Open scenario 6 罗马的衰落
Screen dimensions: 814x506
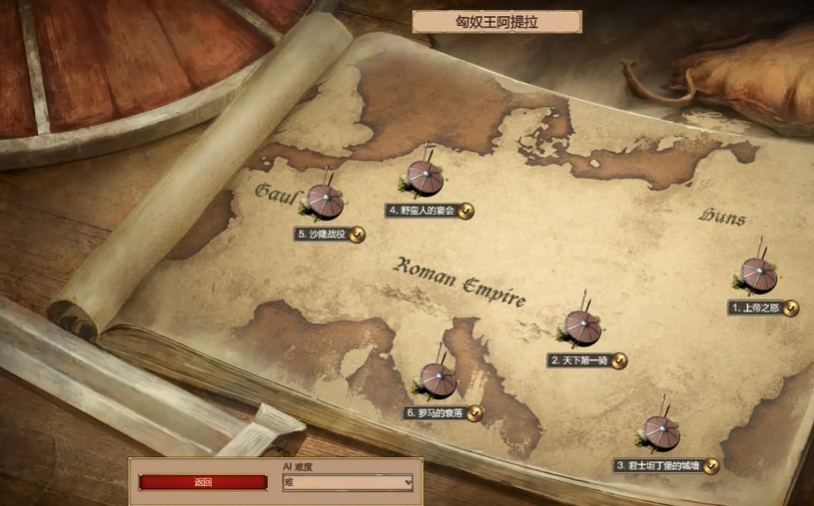point(437,380)
